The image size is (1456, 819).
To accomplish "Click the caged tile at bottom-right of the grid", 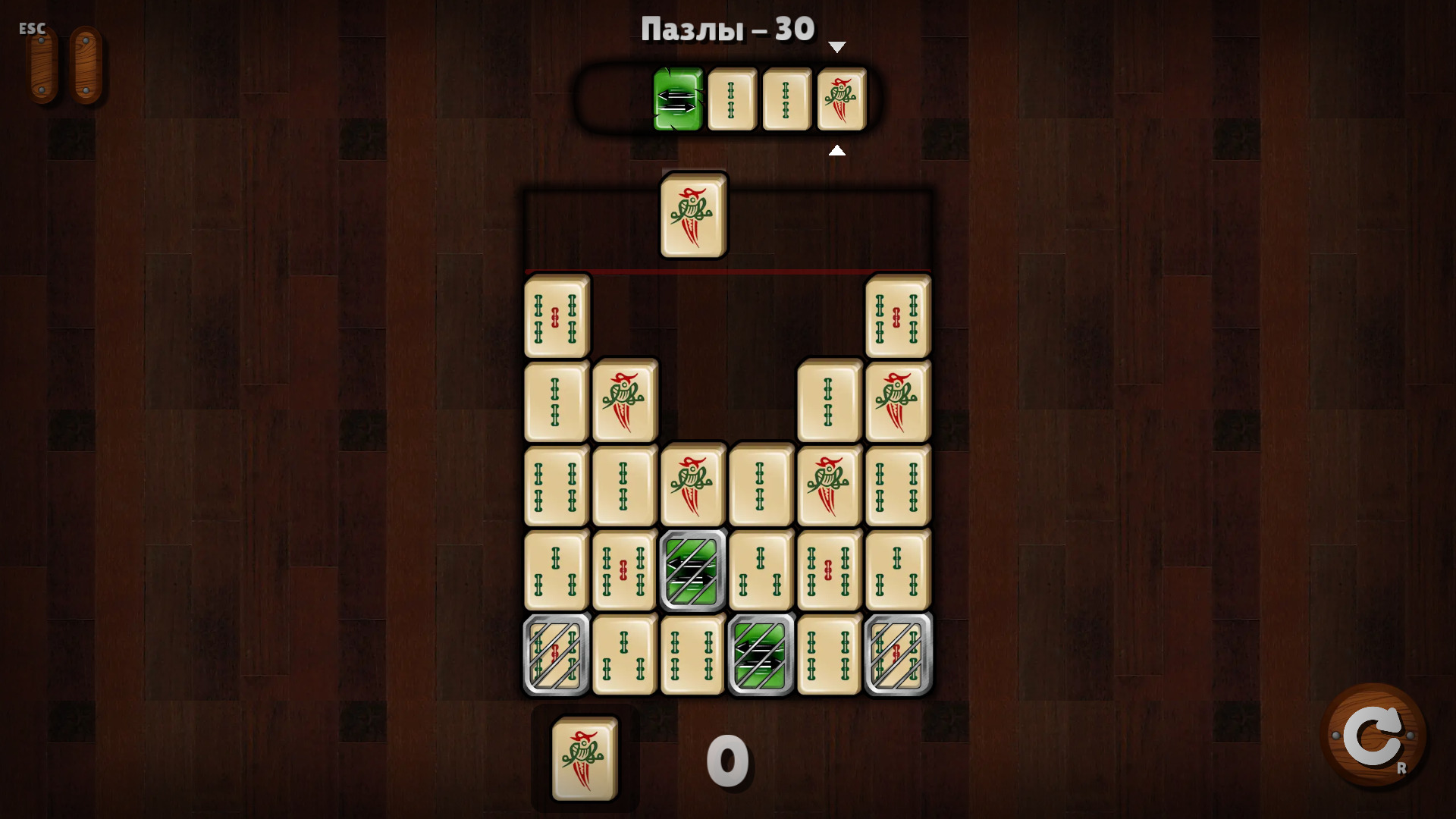I will pyautogui.click(x=897, y=654).
